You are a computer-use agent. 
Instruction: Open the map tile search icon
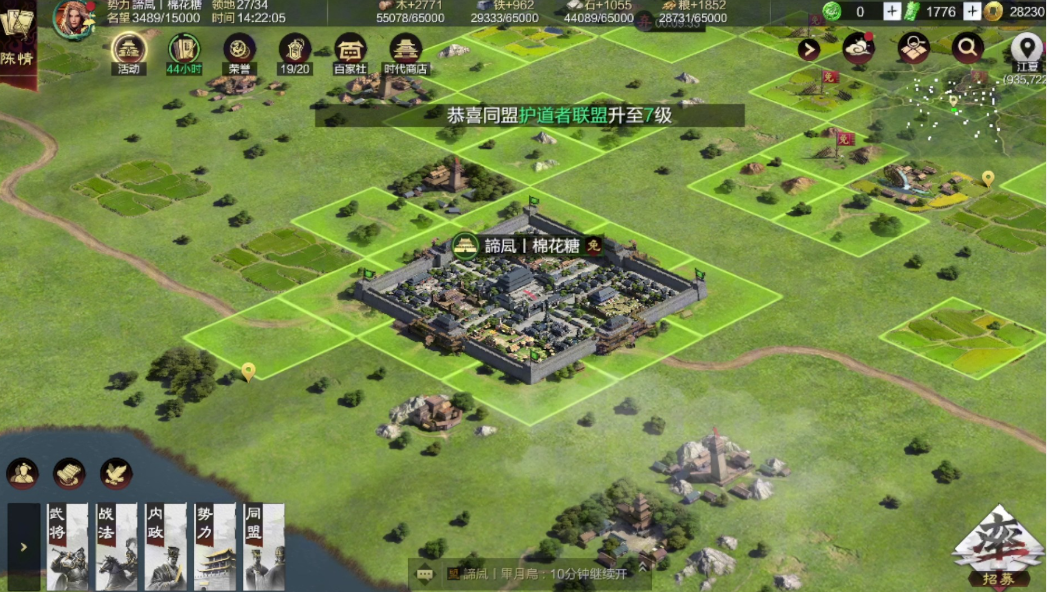click(x=914, y=47)
